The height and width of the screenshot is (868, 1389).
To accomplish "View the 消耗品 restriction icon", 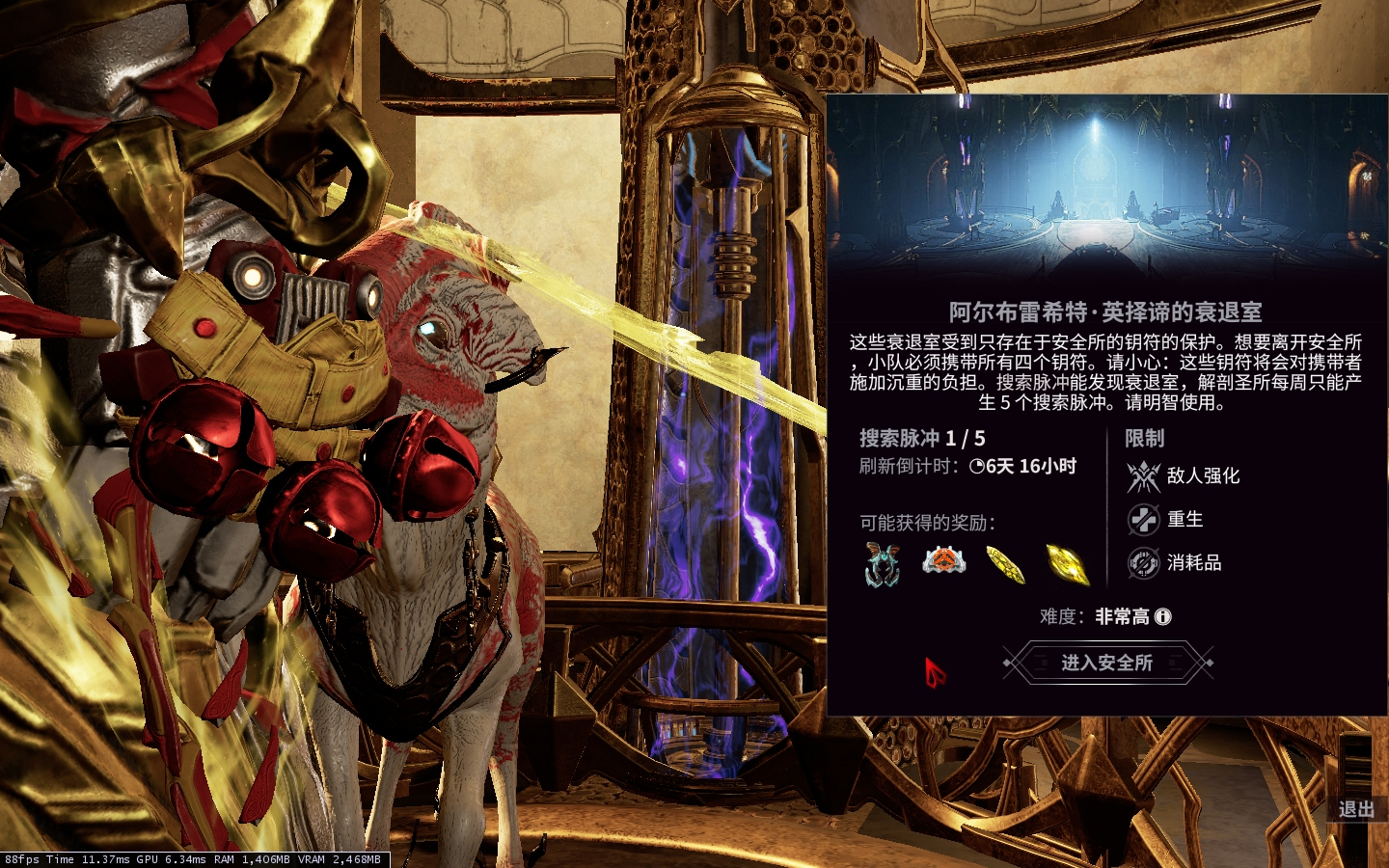I will coord(1143,562).
